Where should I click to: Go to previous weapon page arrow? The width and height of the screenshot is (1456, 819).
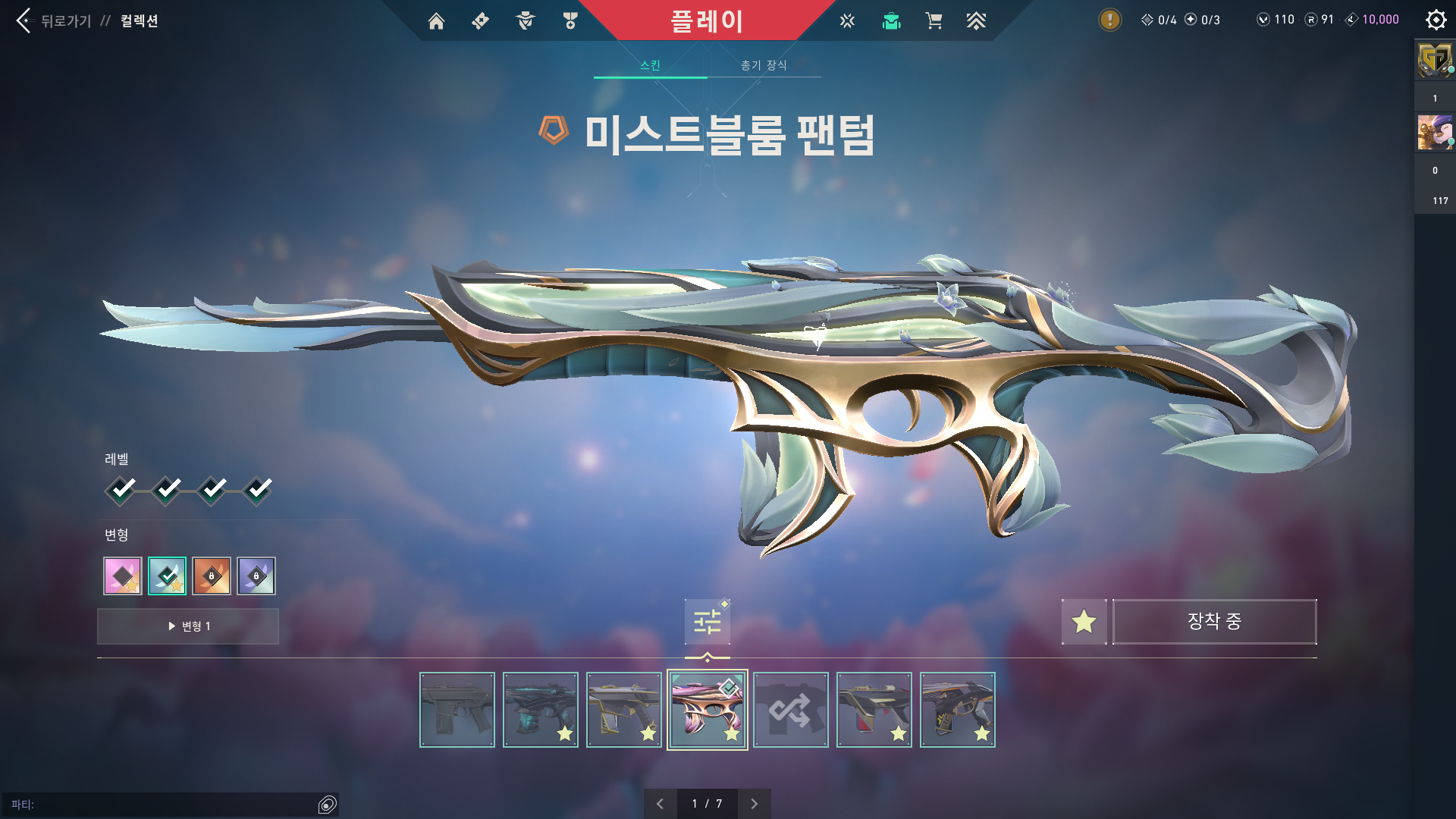pos(660,803)
